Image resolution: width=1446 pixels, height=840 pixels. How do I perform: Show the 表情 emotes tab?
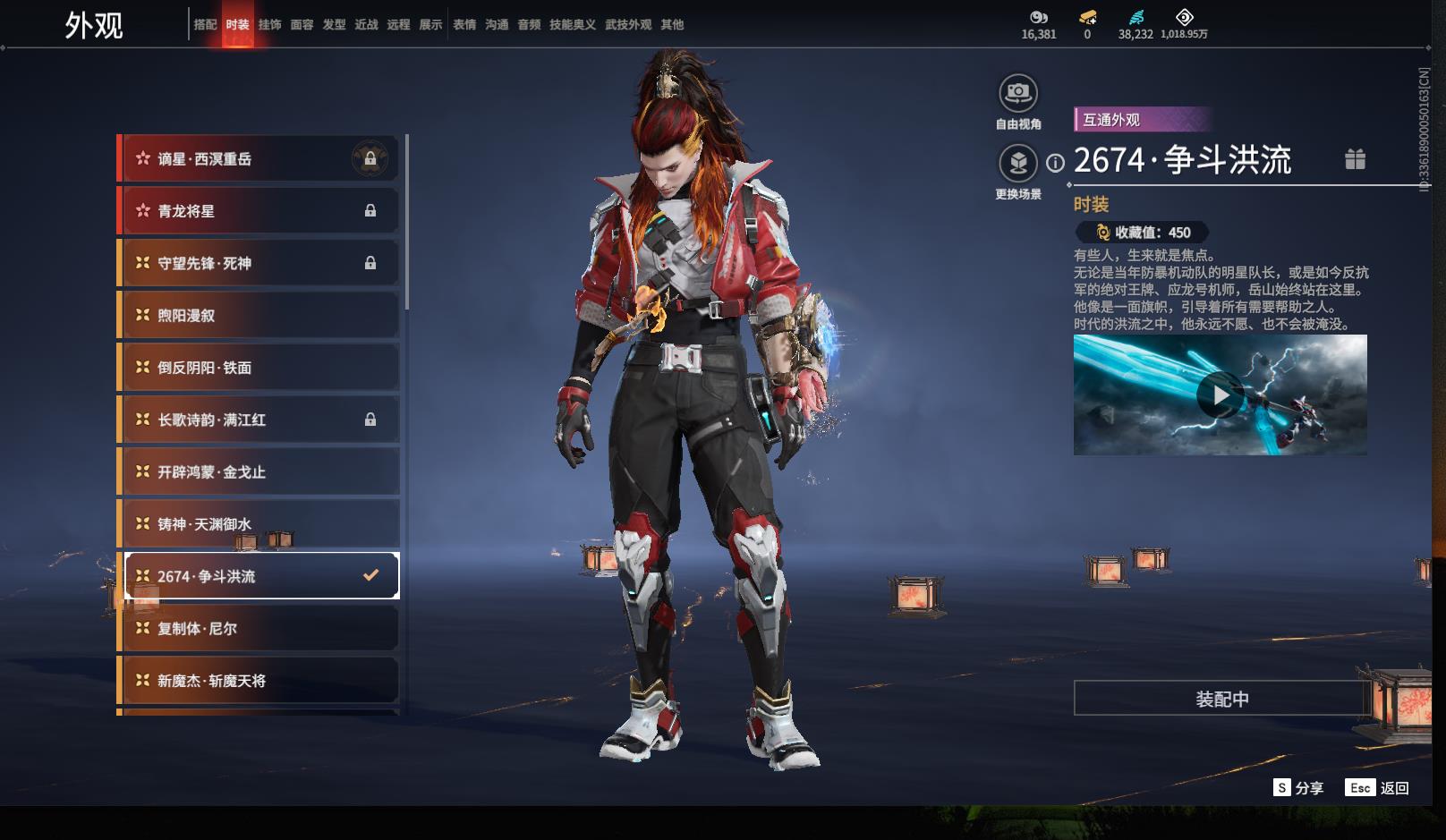click(464, 25)
